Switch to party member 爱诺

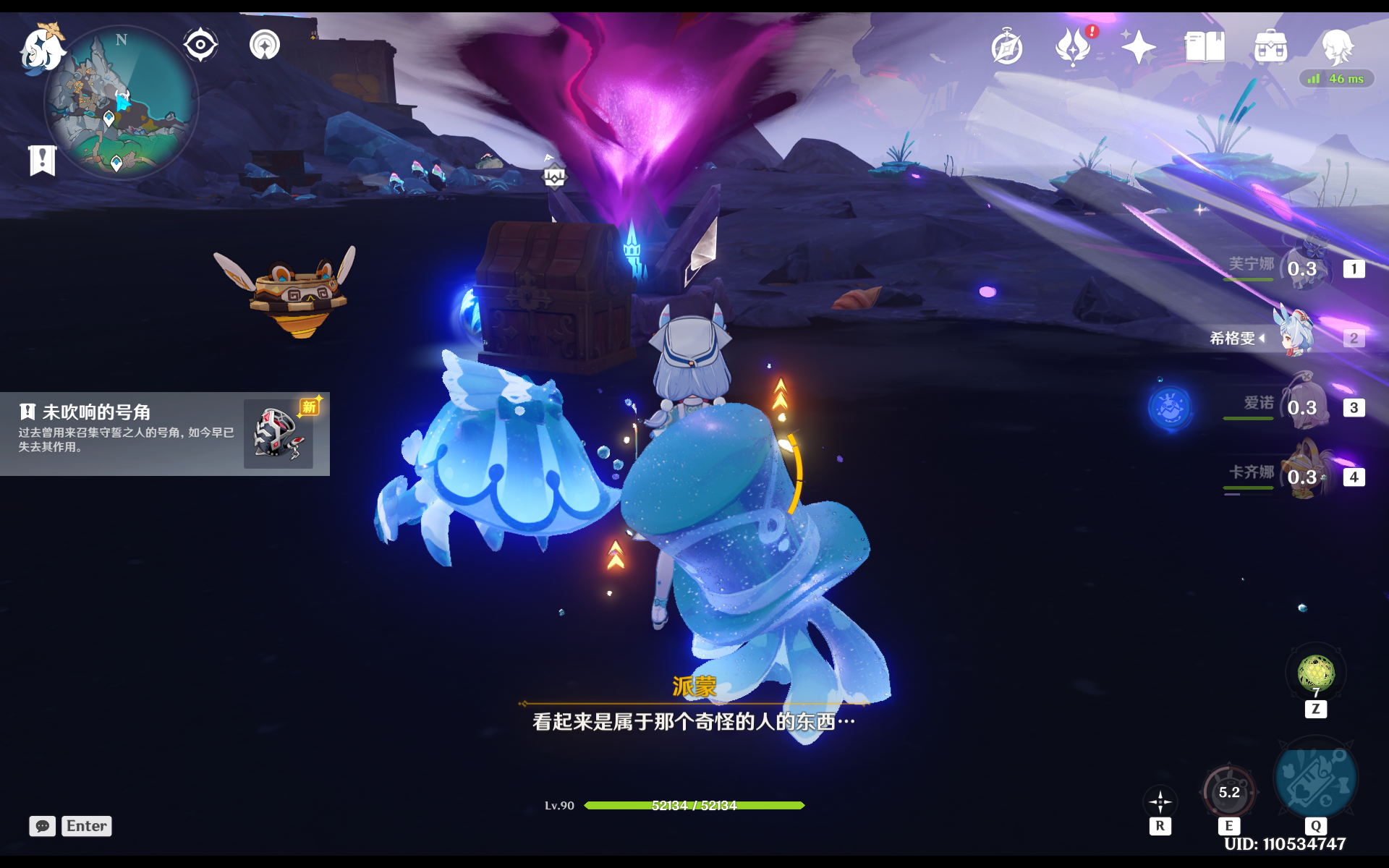point(1302,407)
